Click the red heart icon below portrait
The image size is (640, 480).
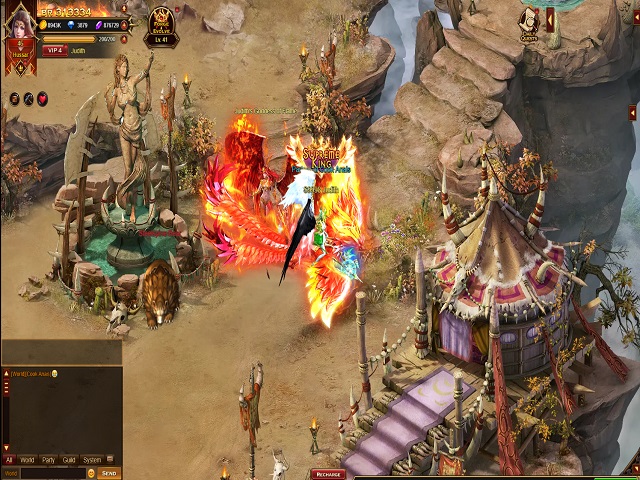click(x=42, y=98)
